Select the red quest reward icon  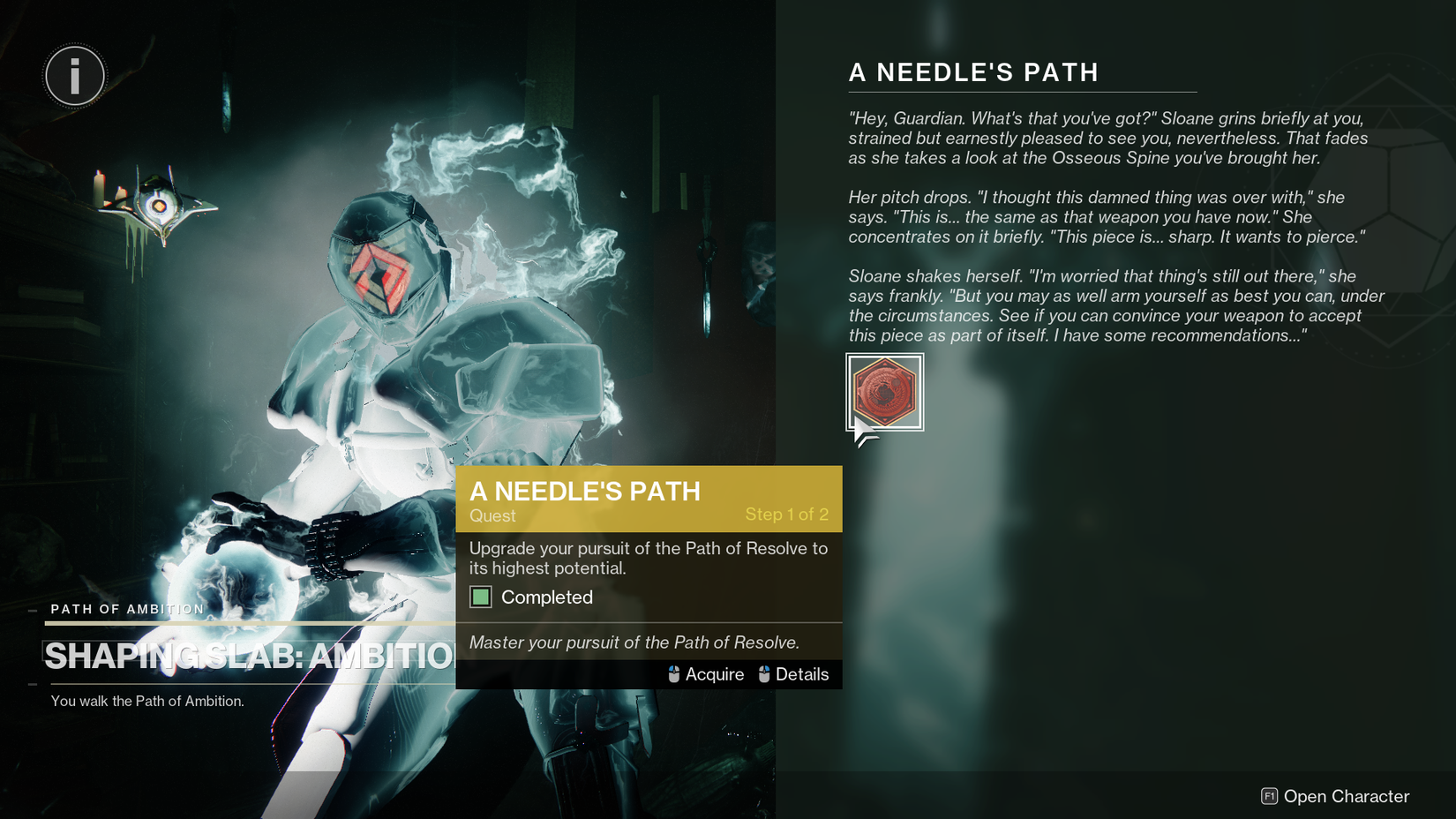pyautogui.click(x=883, y=392)
